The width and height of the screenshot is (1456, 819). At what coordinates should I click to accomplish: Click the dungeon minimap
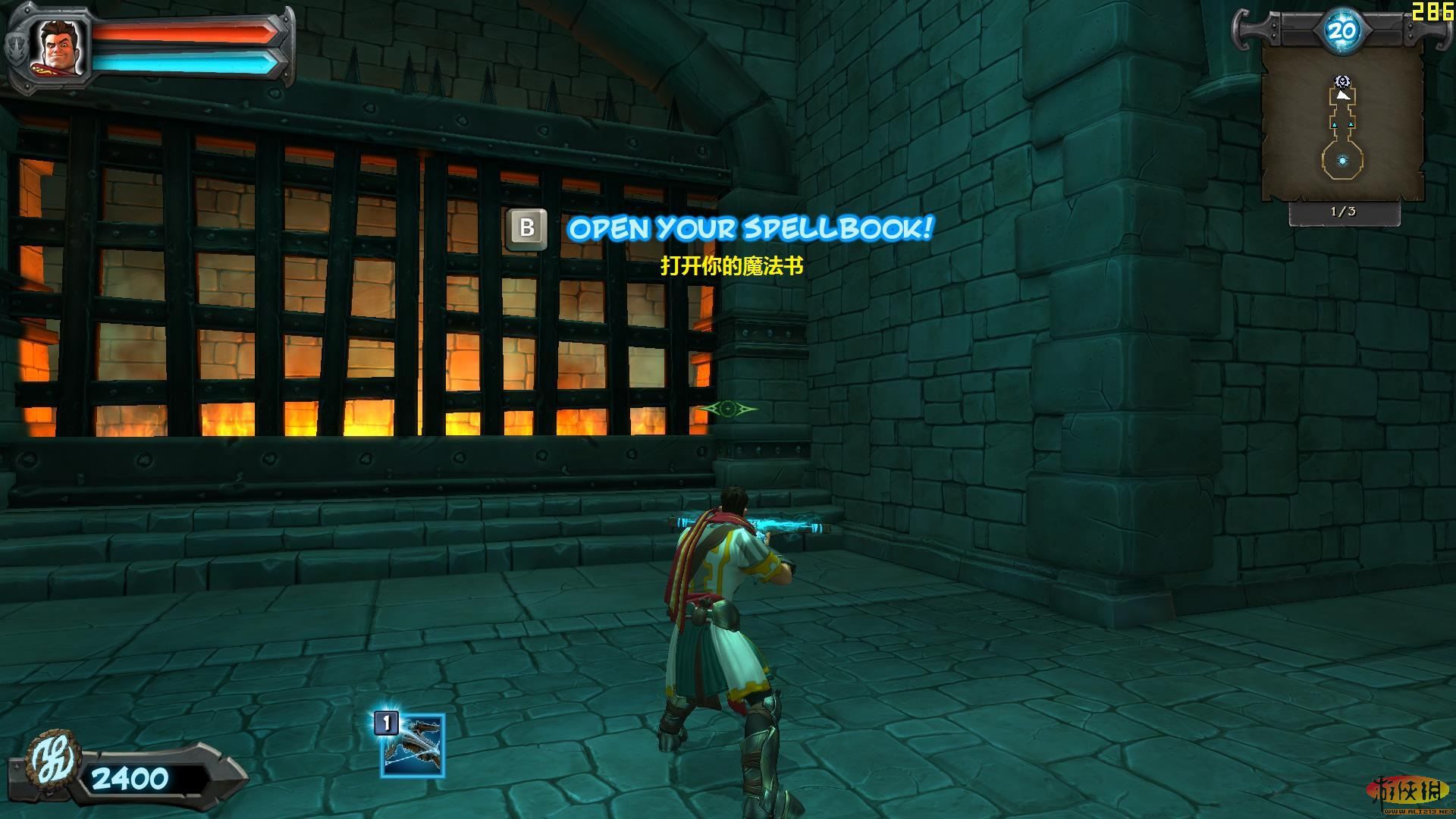click(x=1342, y=125)
